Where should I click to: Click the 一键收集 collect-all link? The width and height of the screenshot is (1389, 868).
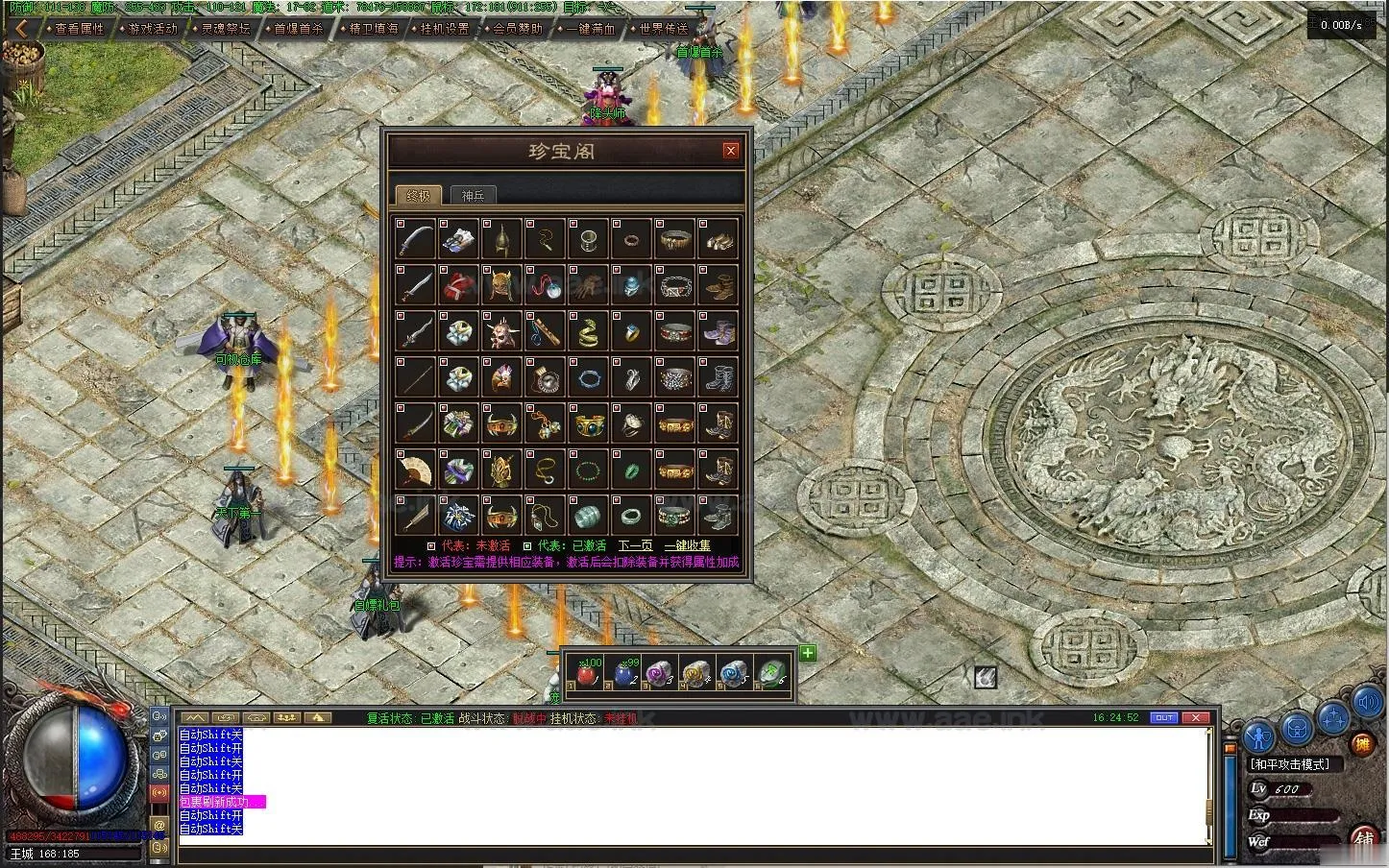tap(688, 545)
